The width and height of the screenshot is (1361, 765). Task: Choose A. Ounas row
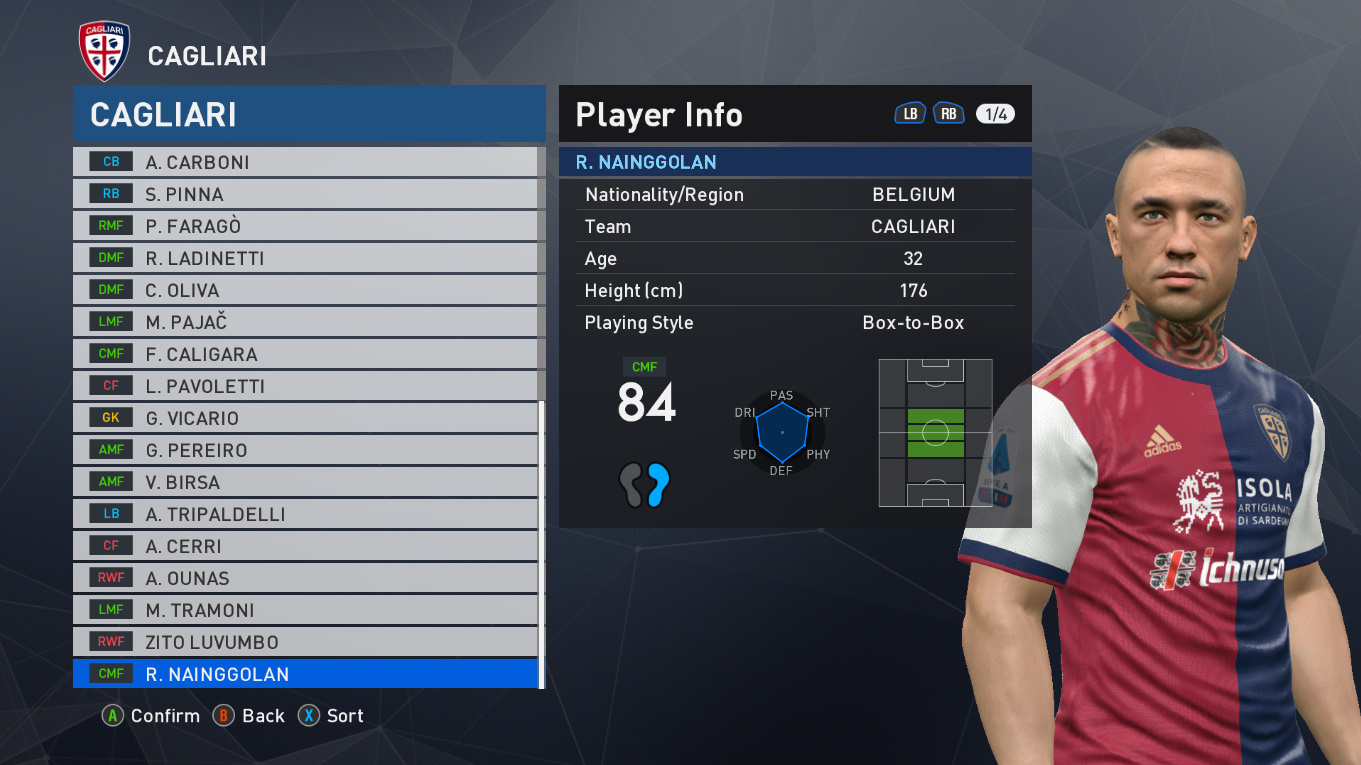coord(305,578)
